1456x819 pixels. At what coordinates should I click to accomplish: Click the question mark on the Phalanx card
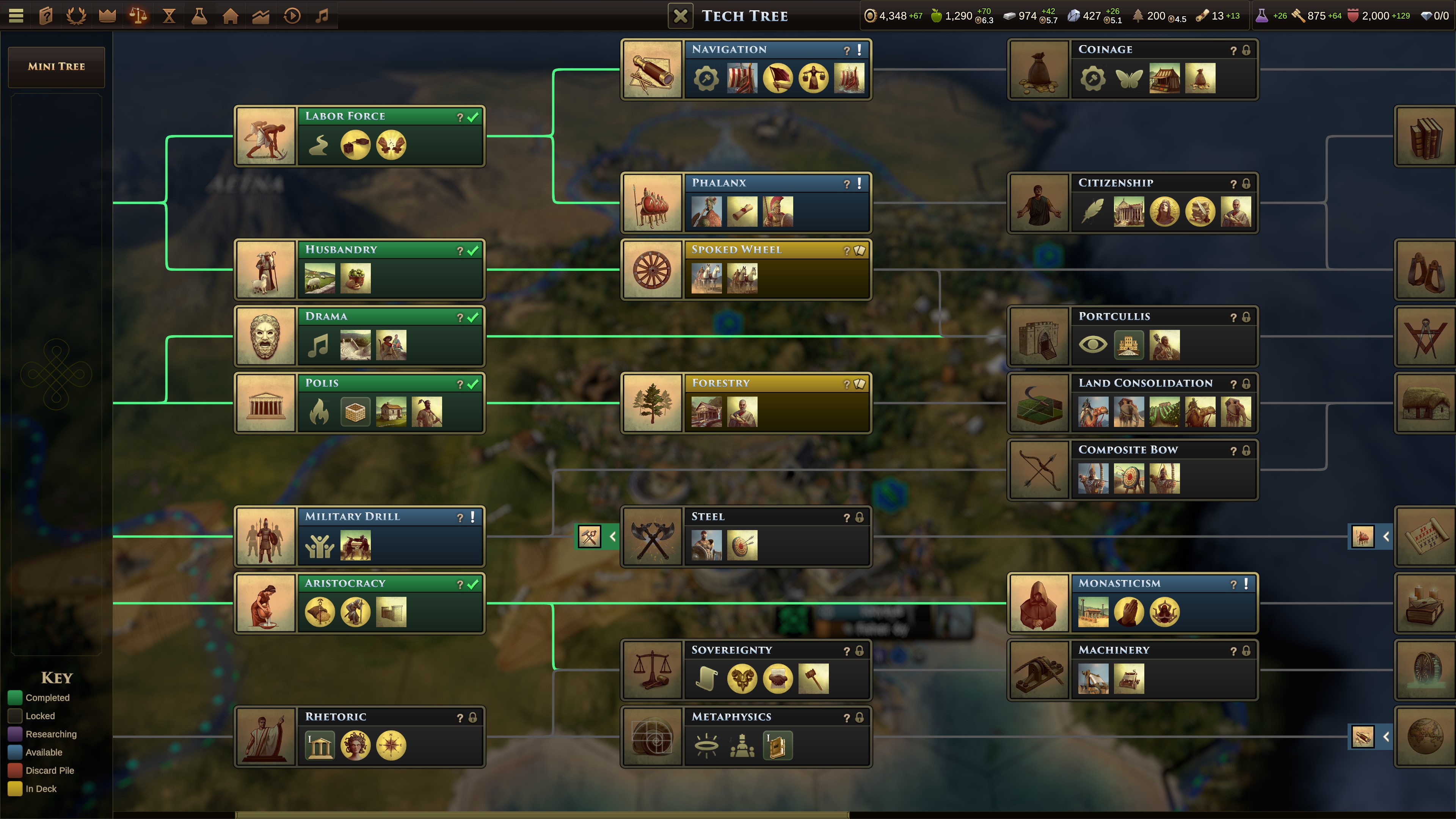(847, 183)
